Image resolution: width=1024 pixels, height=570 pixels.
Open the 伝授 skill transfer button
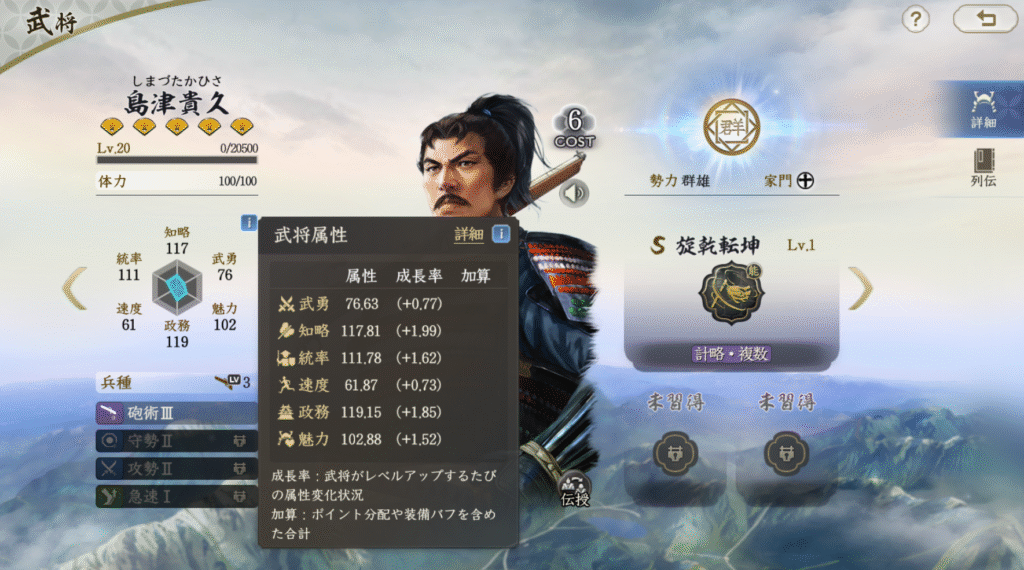pyautogui.click(x=575, y=489)
